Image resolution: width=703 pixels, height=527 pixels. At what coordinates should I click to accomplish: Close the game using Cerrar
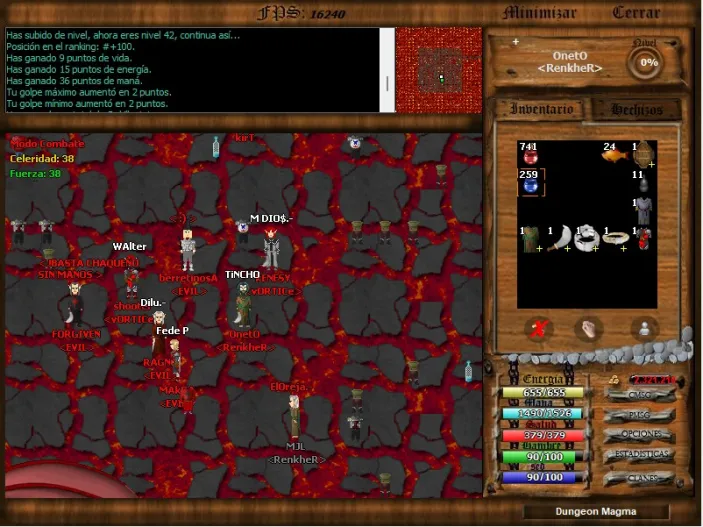(636, 13)
